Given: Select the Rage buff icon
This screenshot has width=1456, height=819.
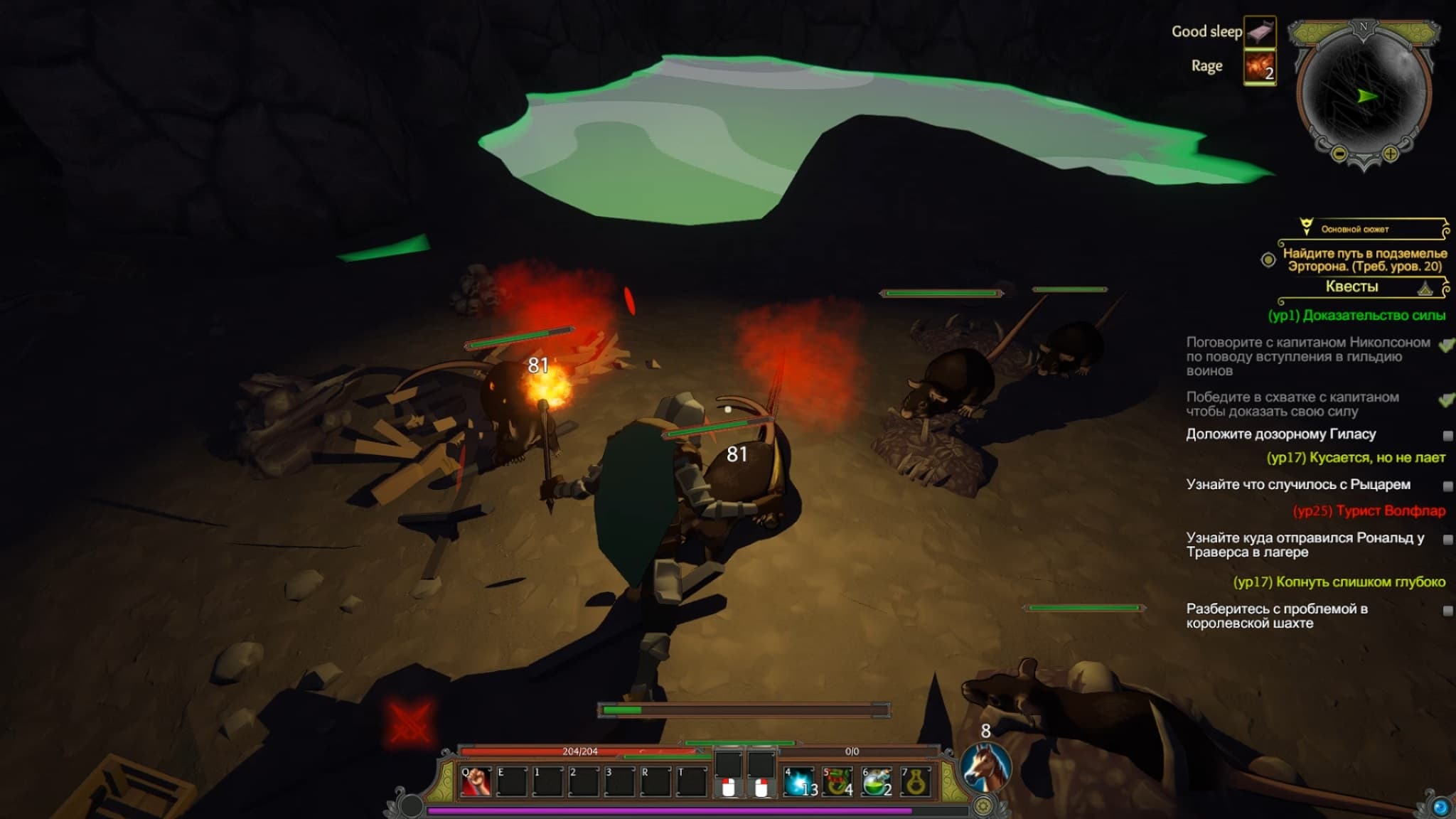Looking at the screenshot, I should pos(1260,67).
